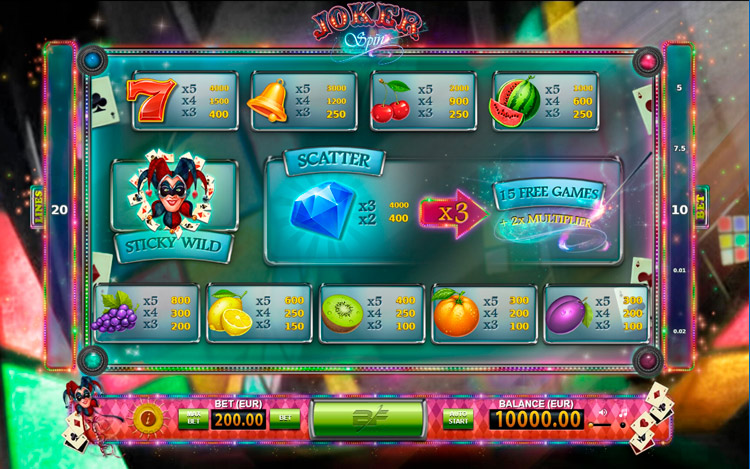Screen dimensions: 750x469
Task: Select the 5 bet value
Action: point(679,88)
